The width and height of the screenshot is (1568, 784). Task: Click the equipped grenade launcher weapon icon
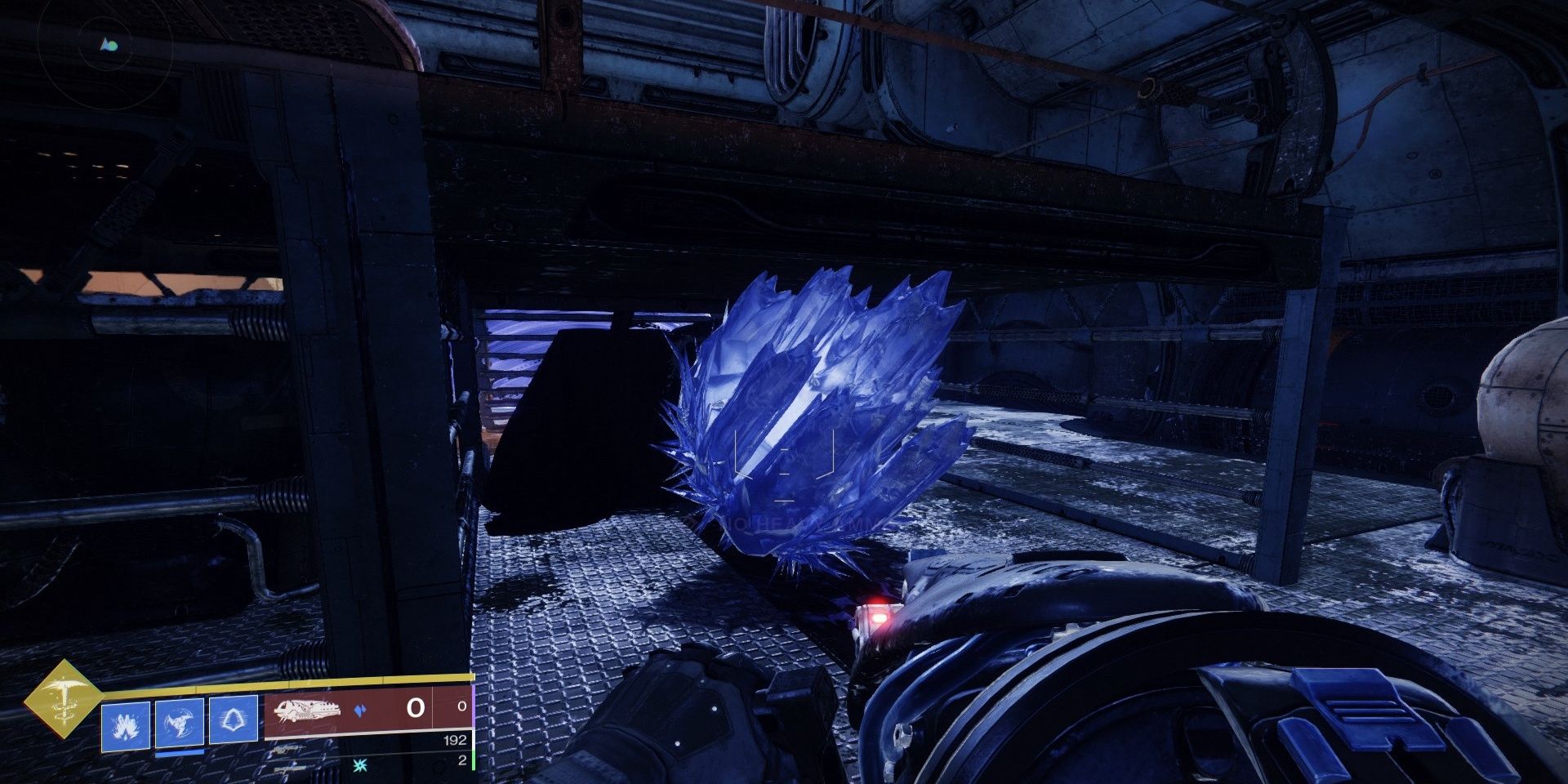pos(309,711)
